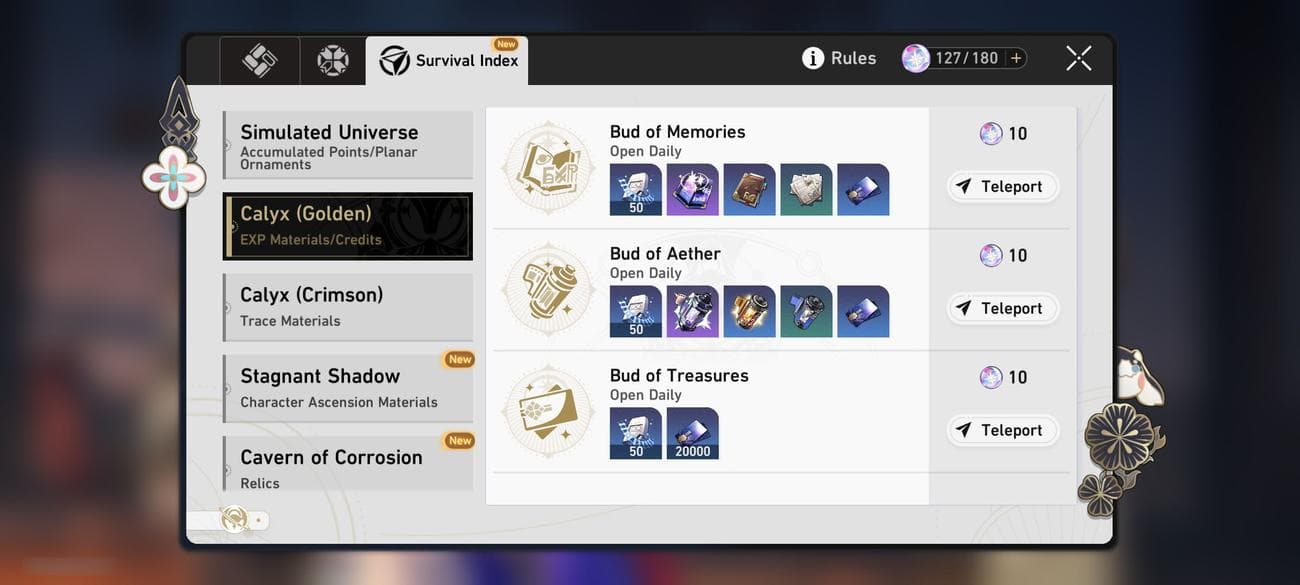1300x585 pixels.
Task: Open Stagnant Shadow category
Action: click(x=347, y=388)
